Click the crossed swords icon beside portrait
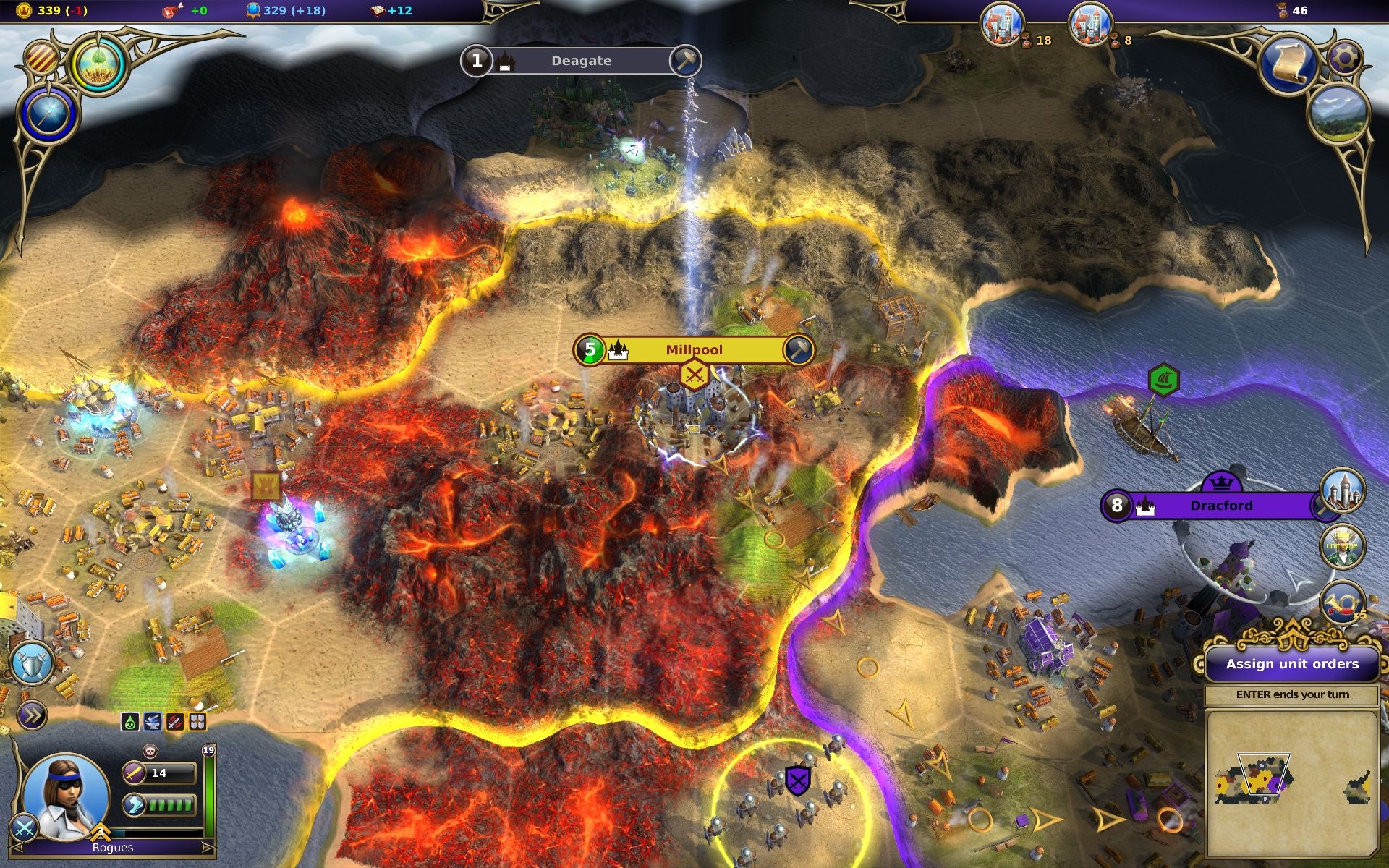Image resolution: width=1389 pixels, height=868 pixels. 24,829
